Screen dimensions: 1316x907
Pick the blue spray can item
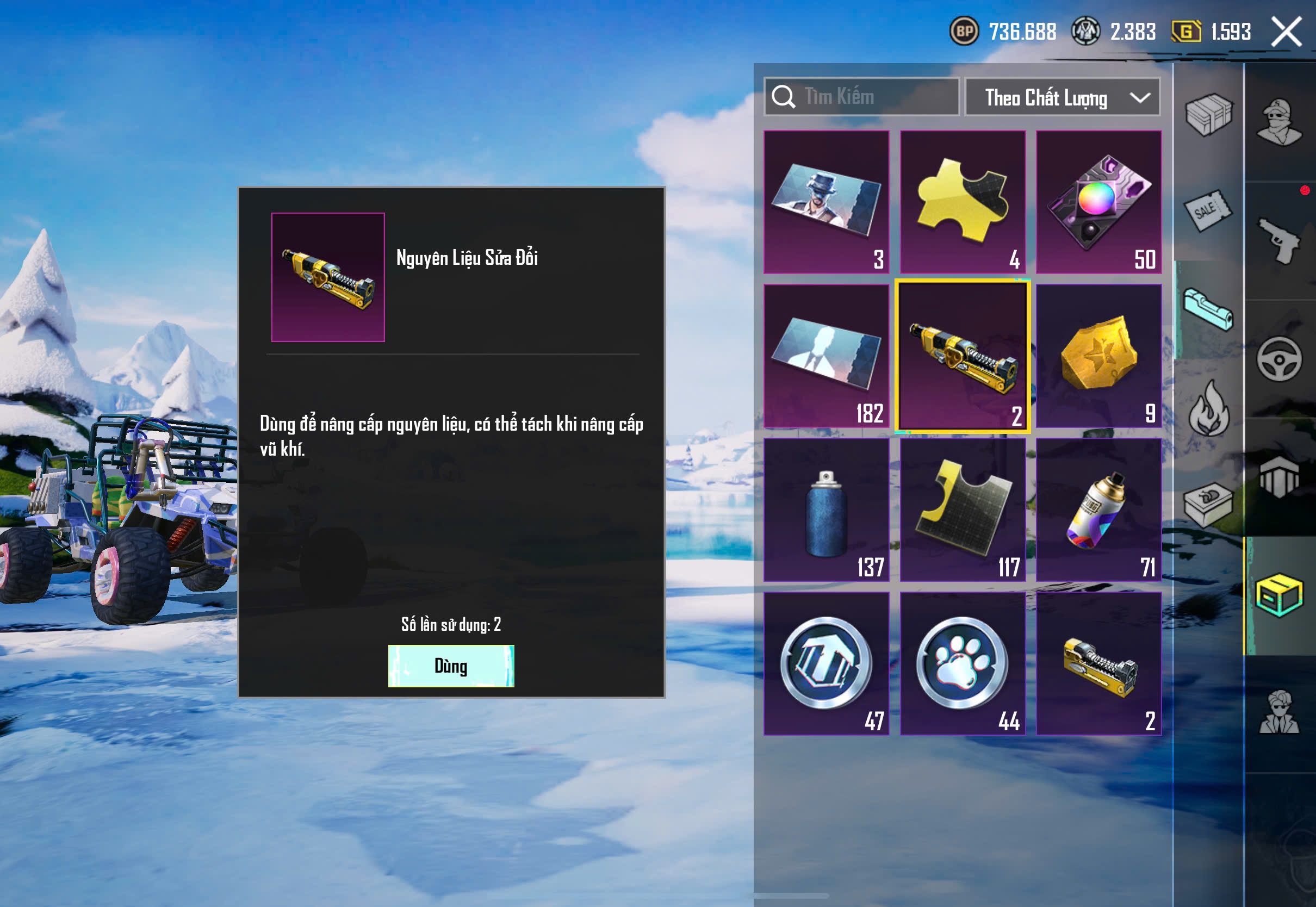[826, 510]
